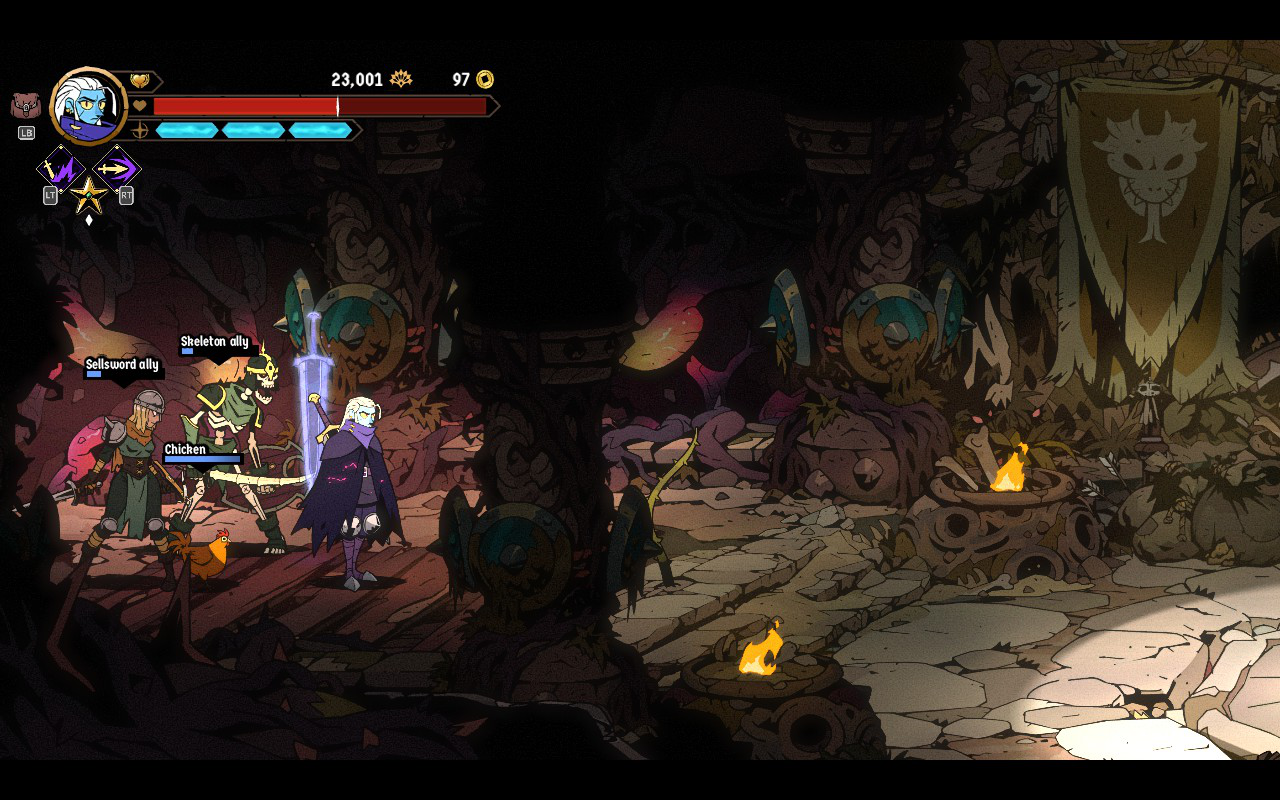Open the leather backpack inventory icon
This screenshot has height=800, width=1280.
pyautogui.click(x=26, y=106)
